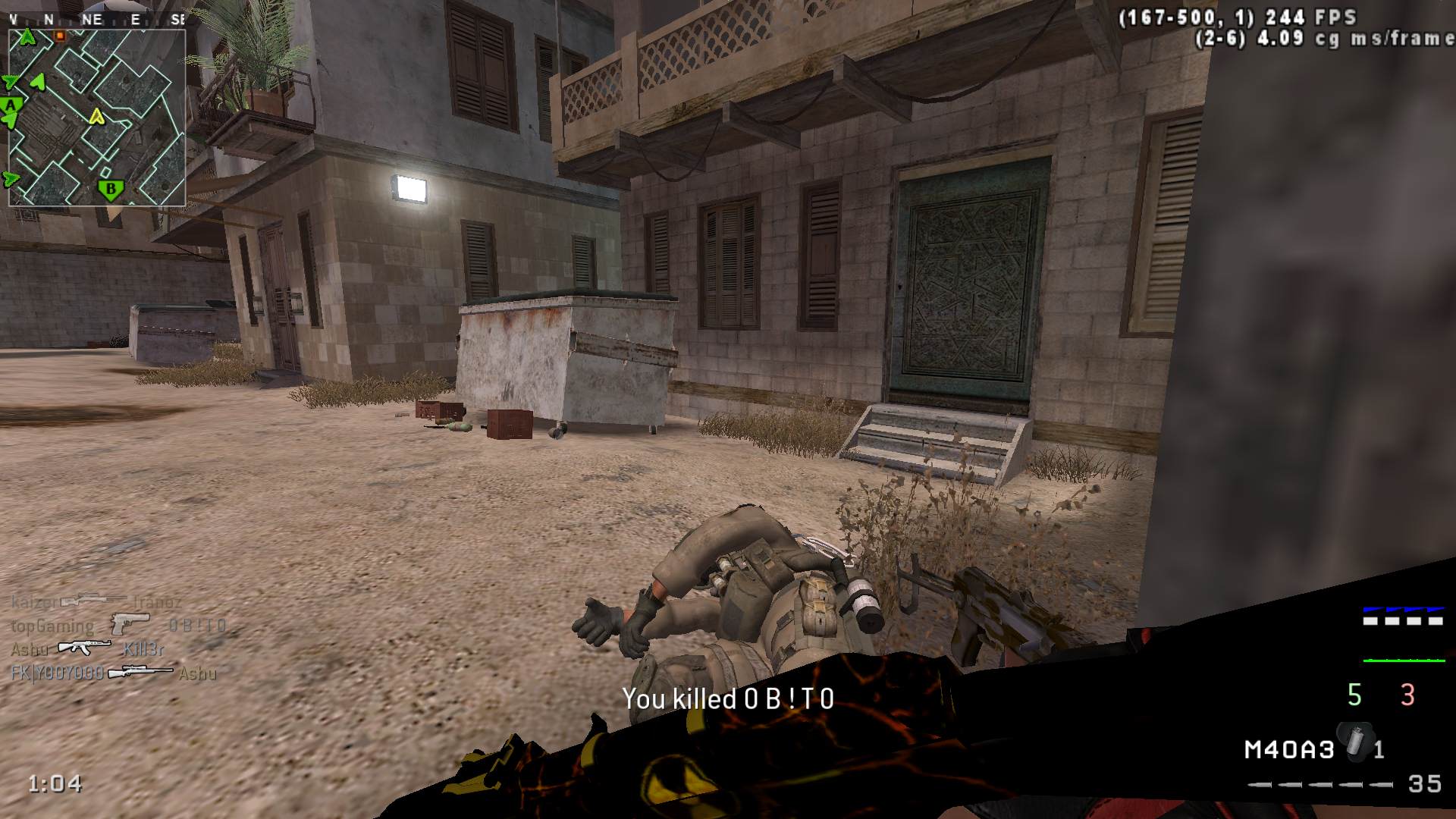Screen dimensions: 1456x819
Task: Select the Ashu killed Kill3r feed row
Action: 87,649
